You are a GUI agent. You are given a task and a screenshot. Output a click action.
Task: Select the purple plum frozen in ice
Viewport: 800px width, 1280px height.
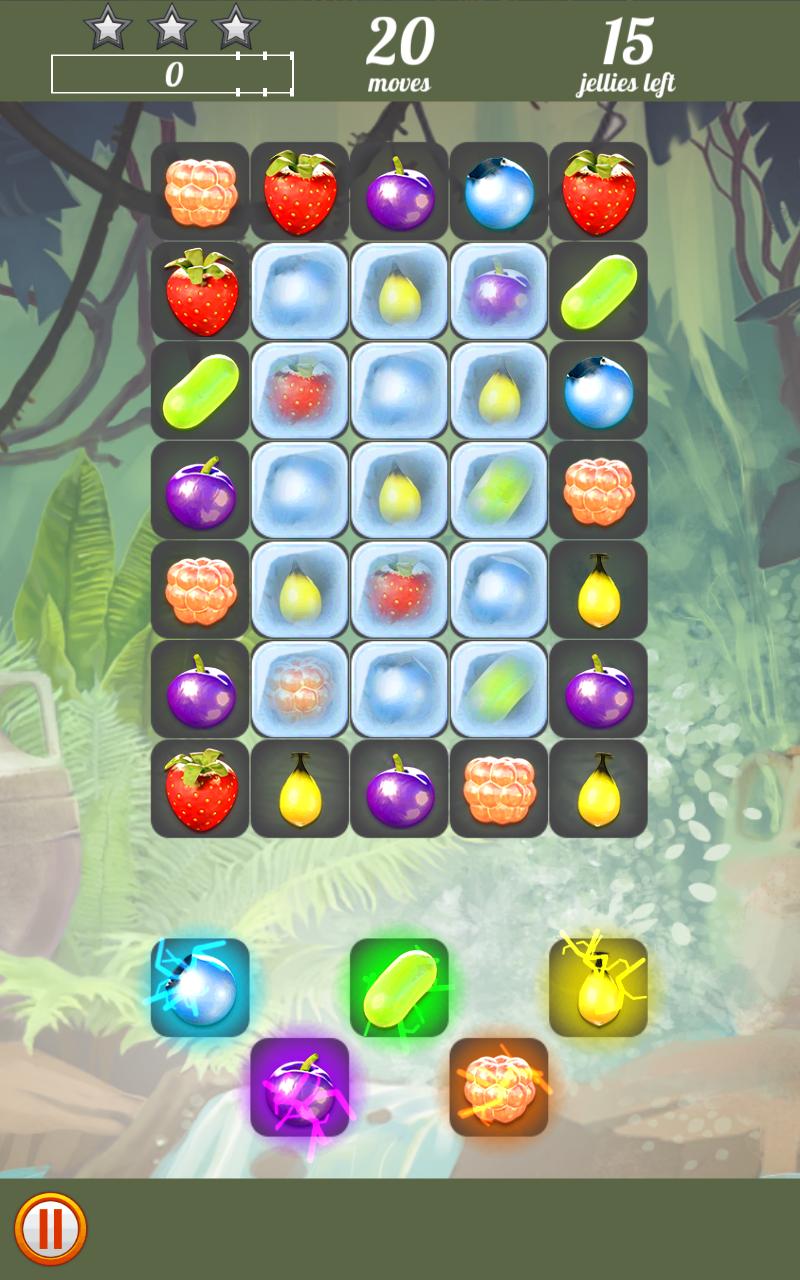click(x=499, y=291)
